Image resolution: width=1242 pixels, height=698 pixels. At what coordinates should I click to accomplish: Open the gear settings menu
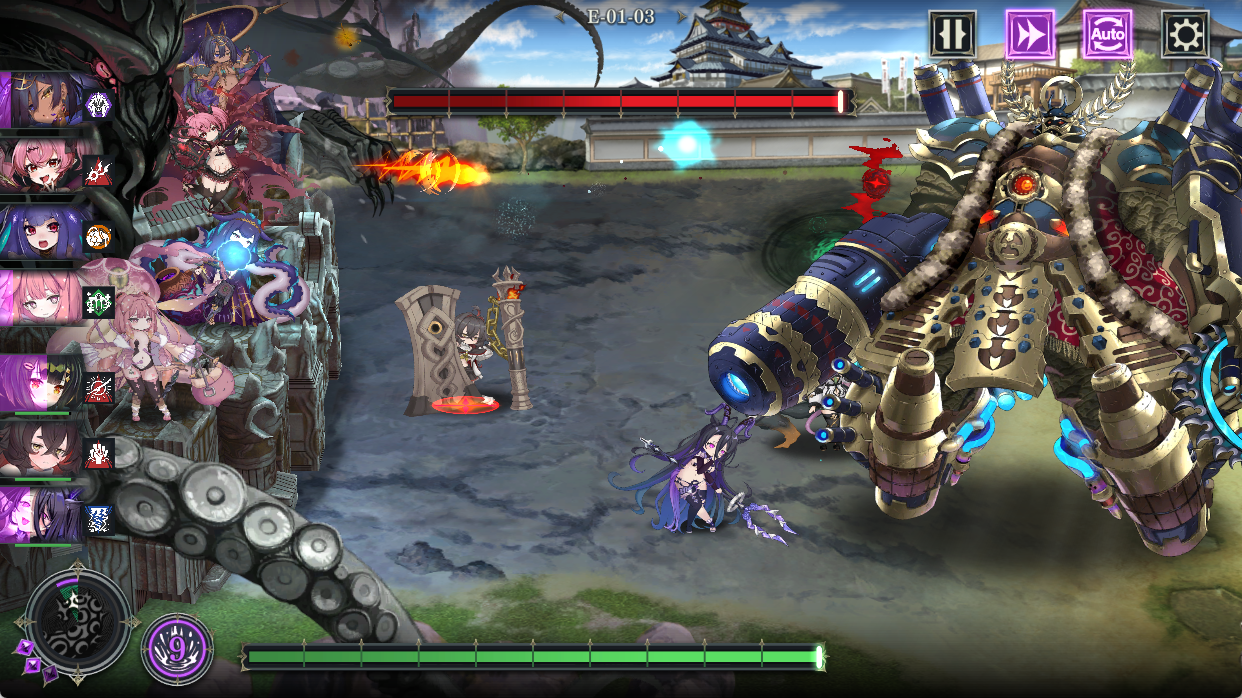pos(1185,35)
